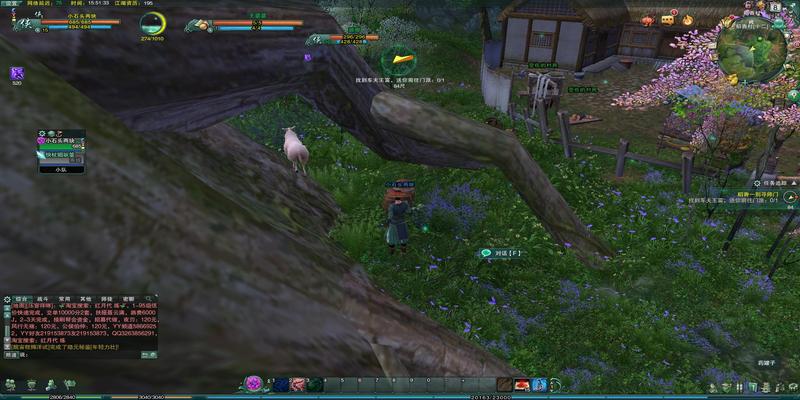Use the blue potion hotbar item
This screenshot has width=800, height=400.
click(539, 384)
